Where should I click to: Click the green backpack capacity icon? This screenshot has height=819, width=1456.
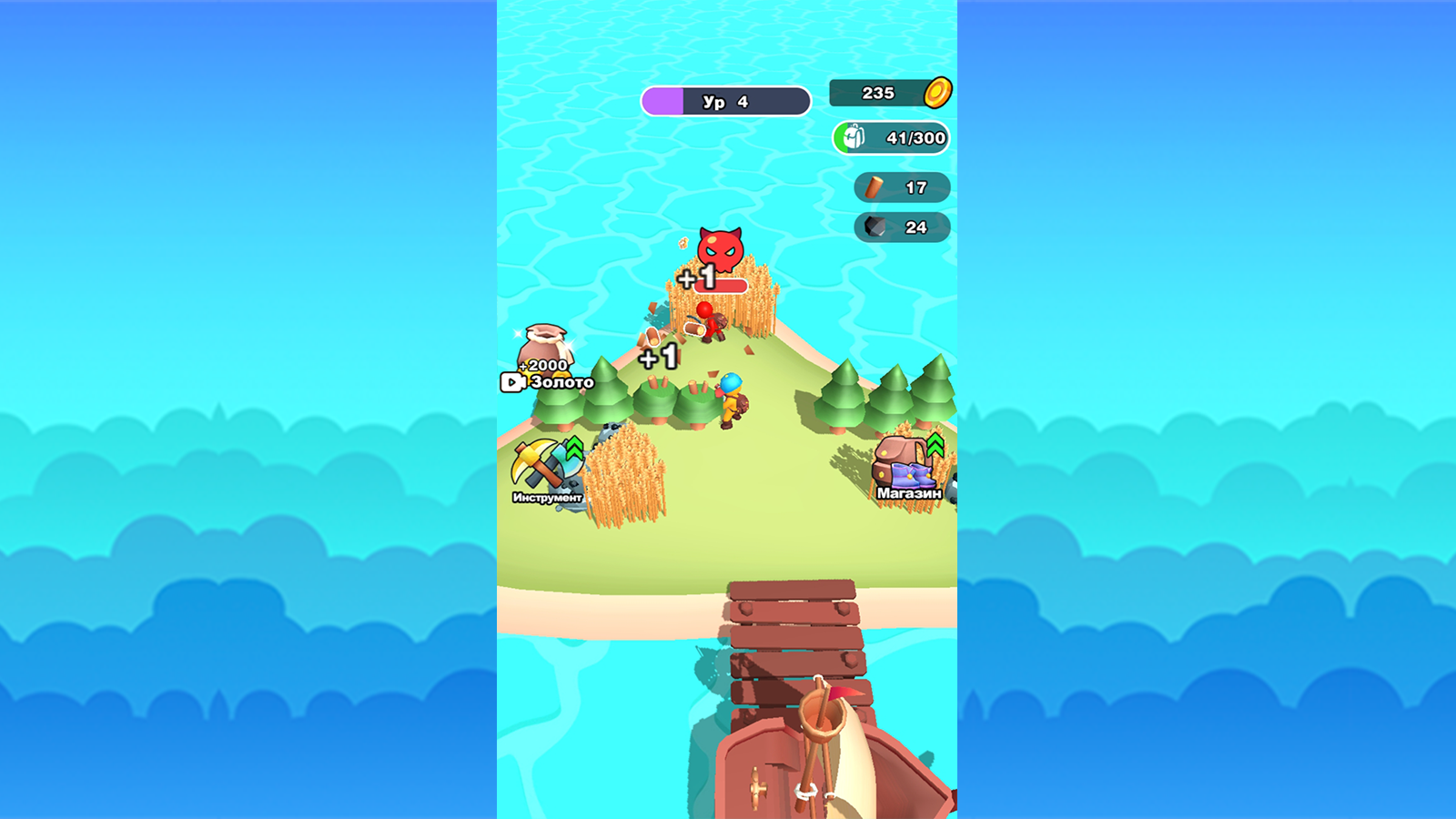[852, 138]
